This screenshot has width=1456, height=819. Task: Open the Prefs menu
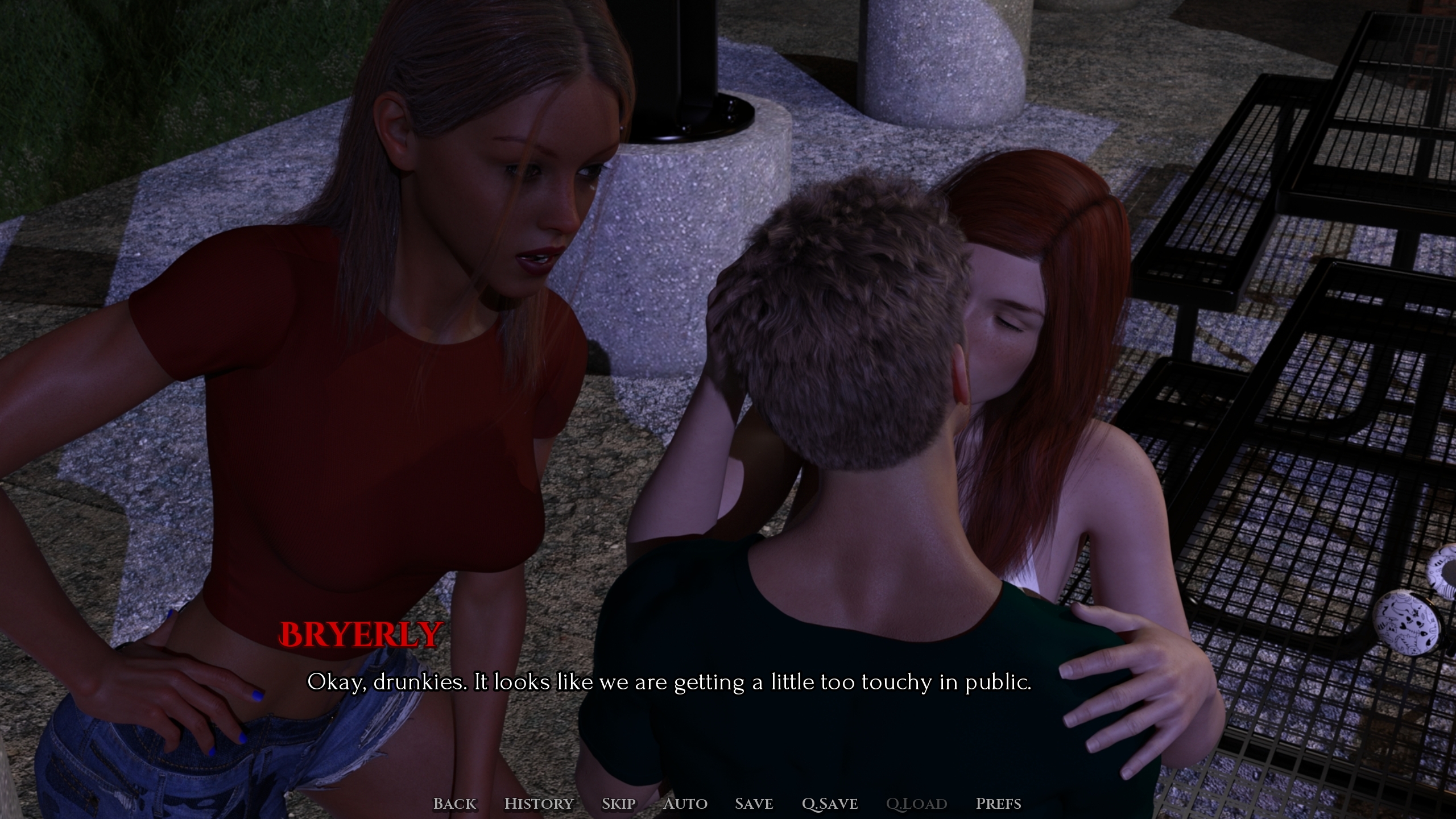tap(998, 804)
